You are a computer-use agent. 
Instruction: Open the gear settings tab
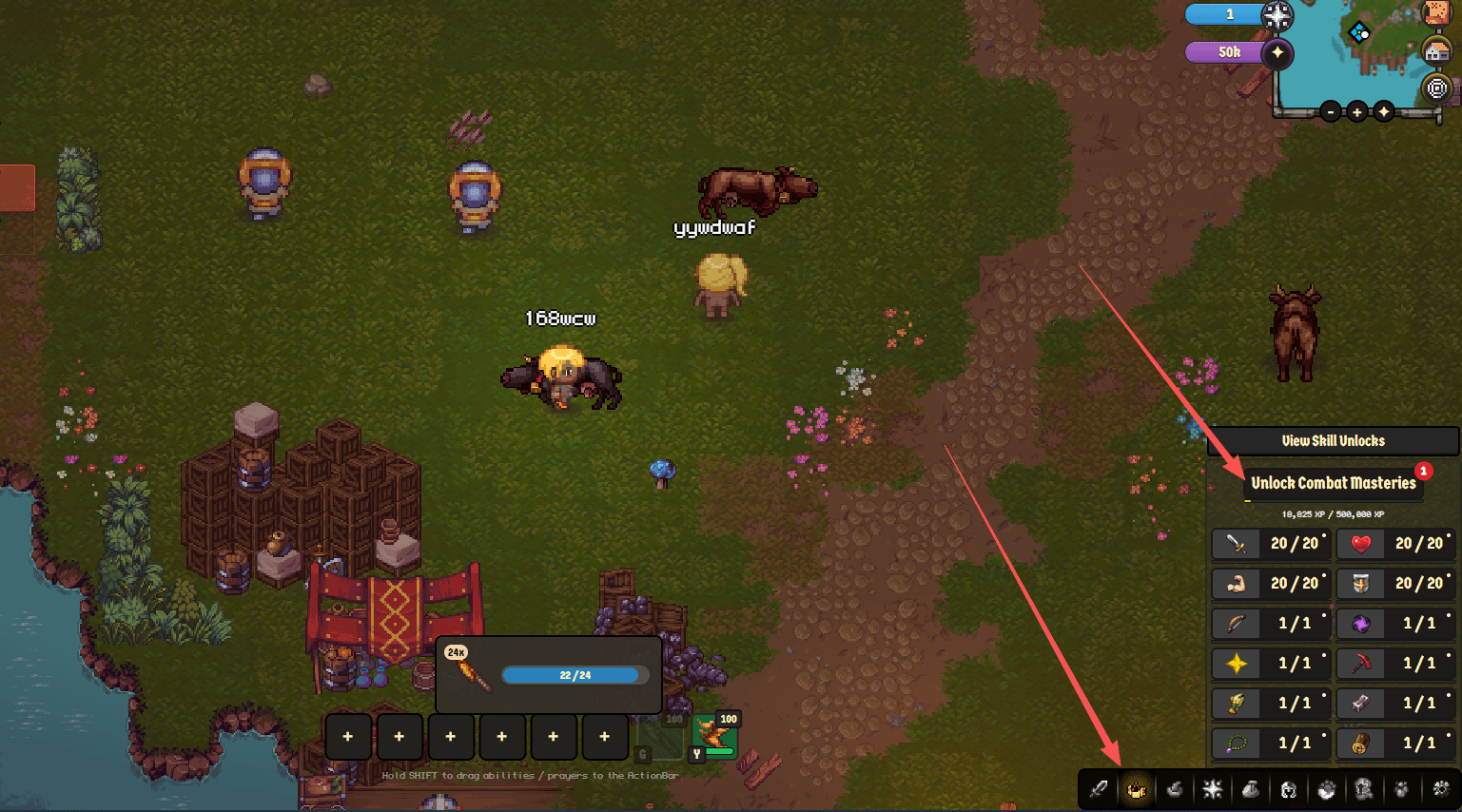(x=1440, y=789)
